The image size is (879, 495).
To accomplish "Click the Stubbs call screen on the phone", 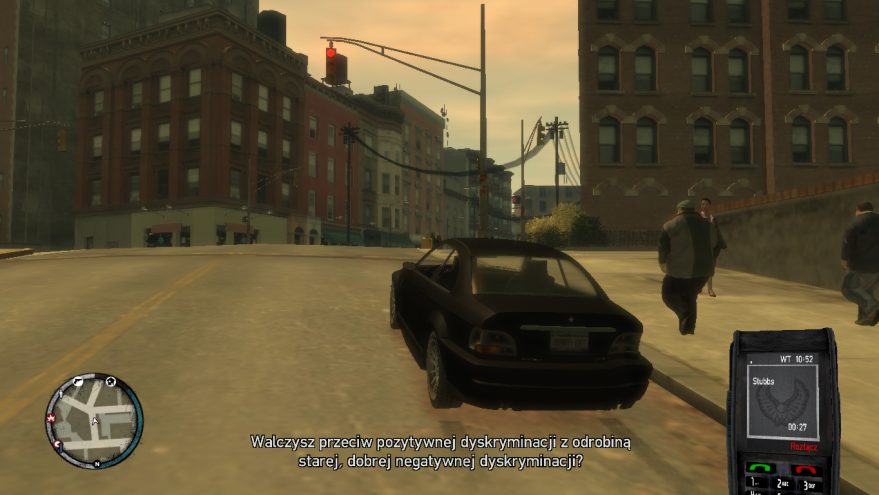I will pos(782,400).
